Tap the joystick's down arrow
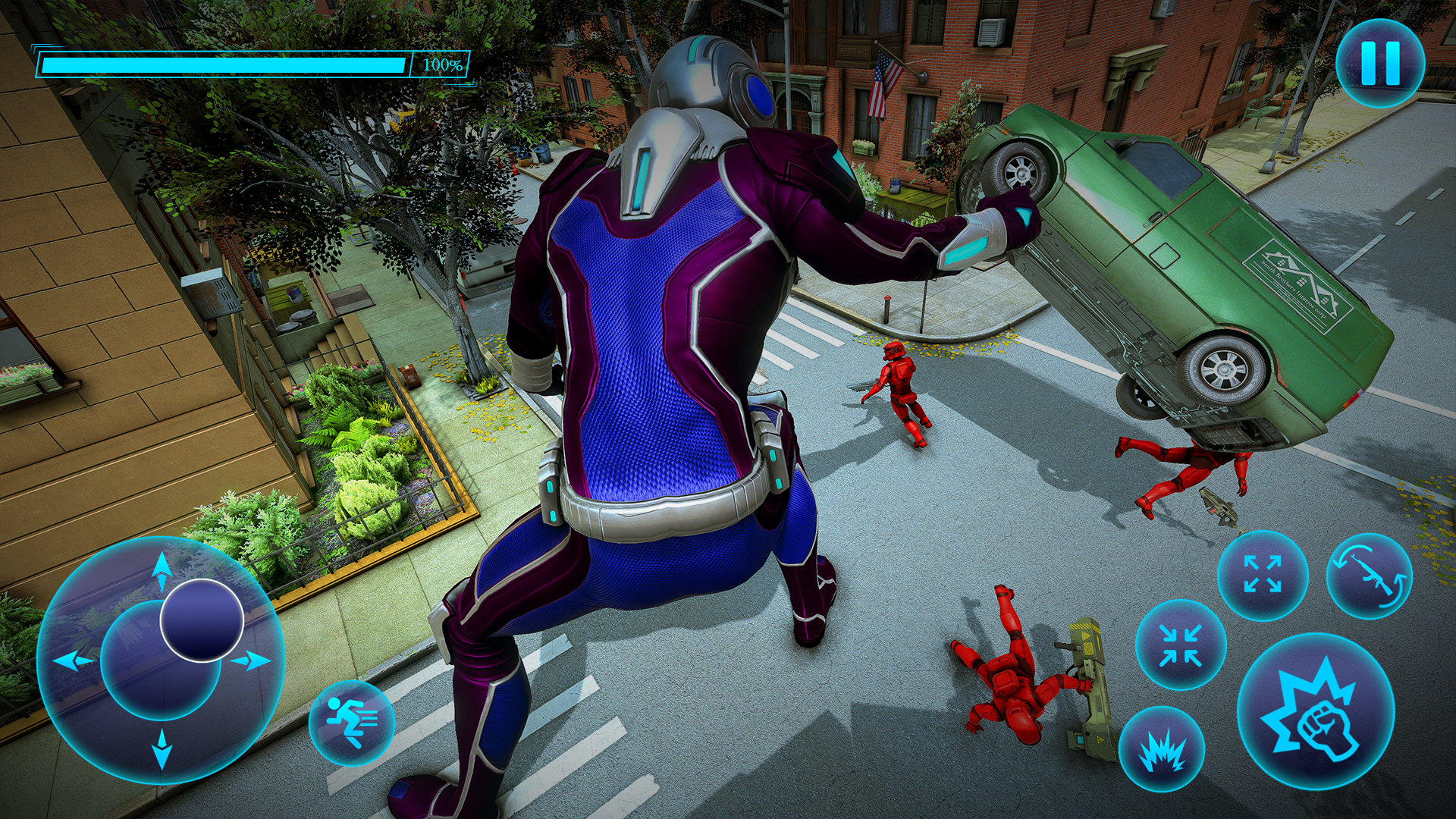This screenshot has height=819, width=1456. (x=162, y=749)
